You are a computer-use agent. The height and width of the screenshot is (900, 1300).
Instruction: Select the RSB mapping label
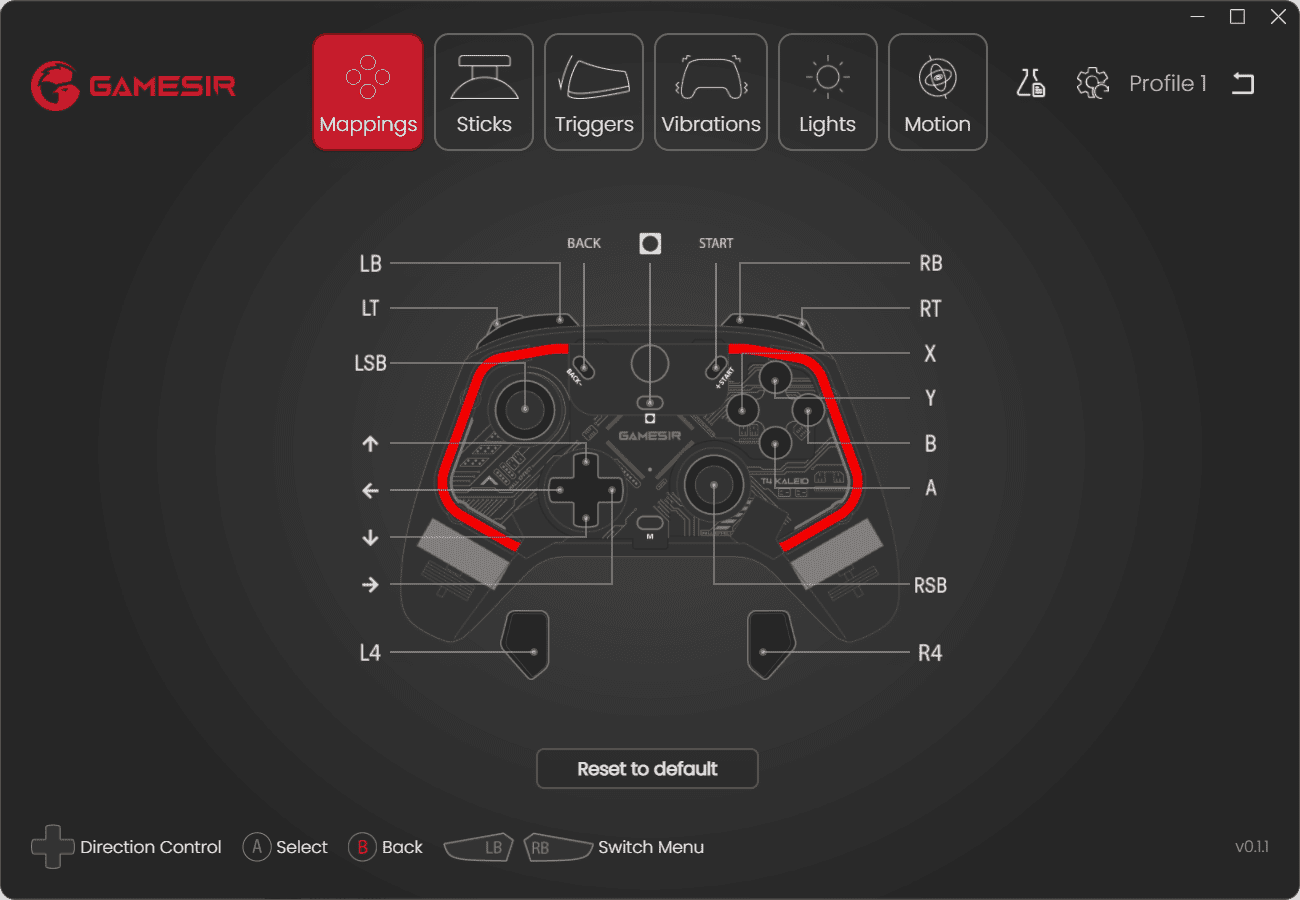(930, 585)
